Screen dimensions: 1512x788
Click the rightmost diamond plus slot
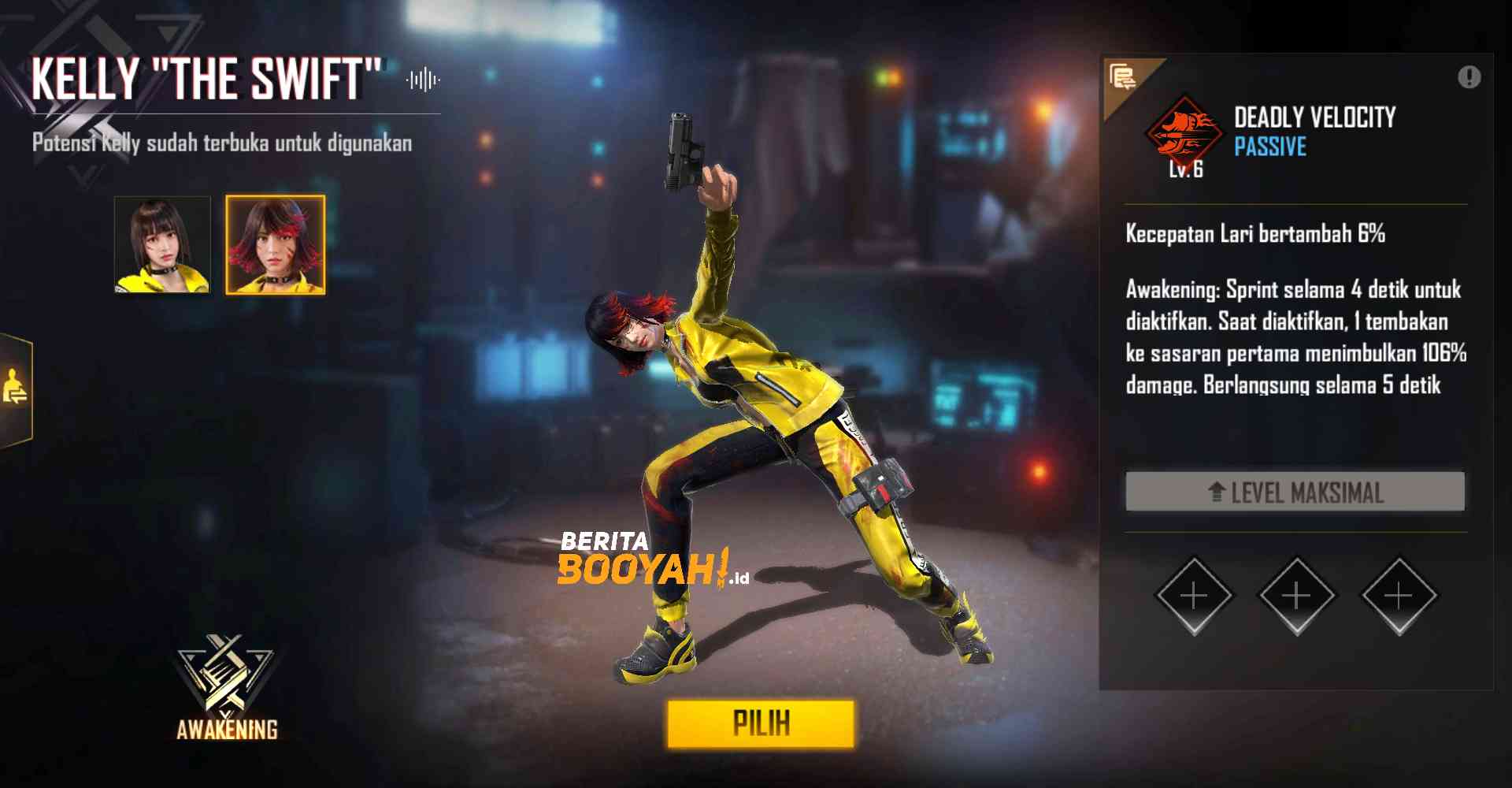tap(1397, 597)
